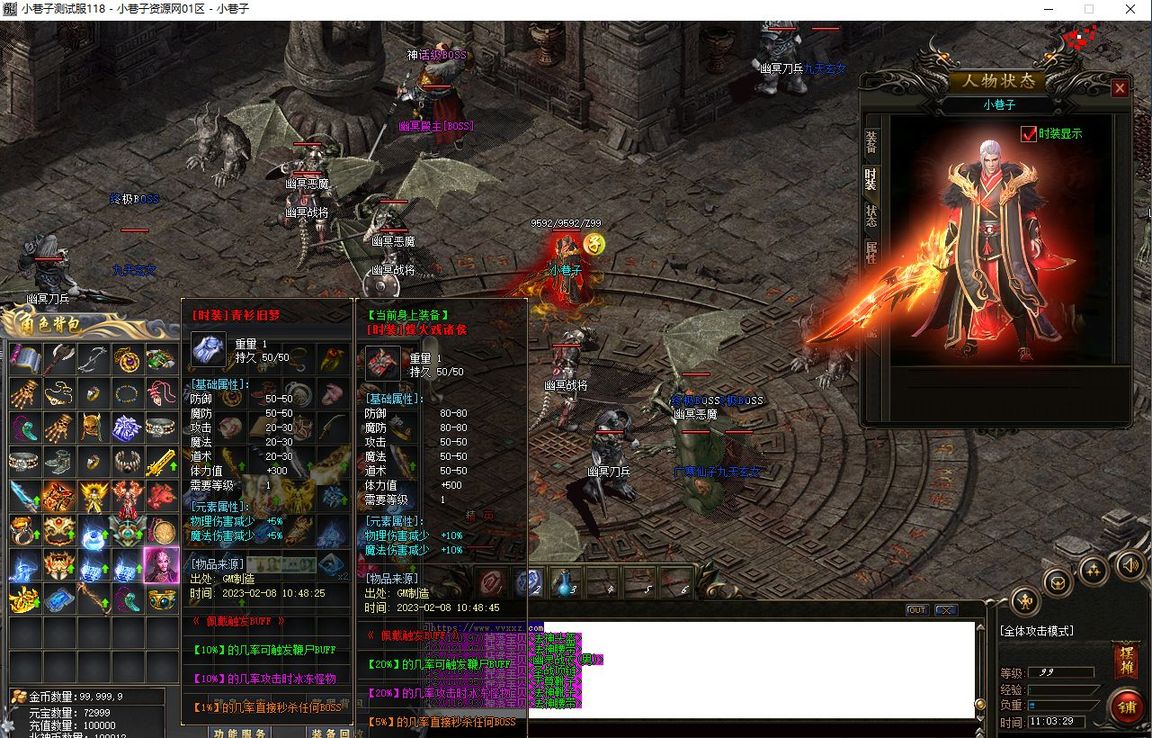This screenshot has height=738, width=1152.
Task: Switch to the 装备 equipment tab
Action: 871,143
